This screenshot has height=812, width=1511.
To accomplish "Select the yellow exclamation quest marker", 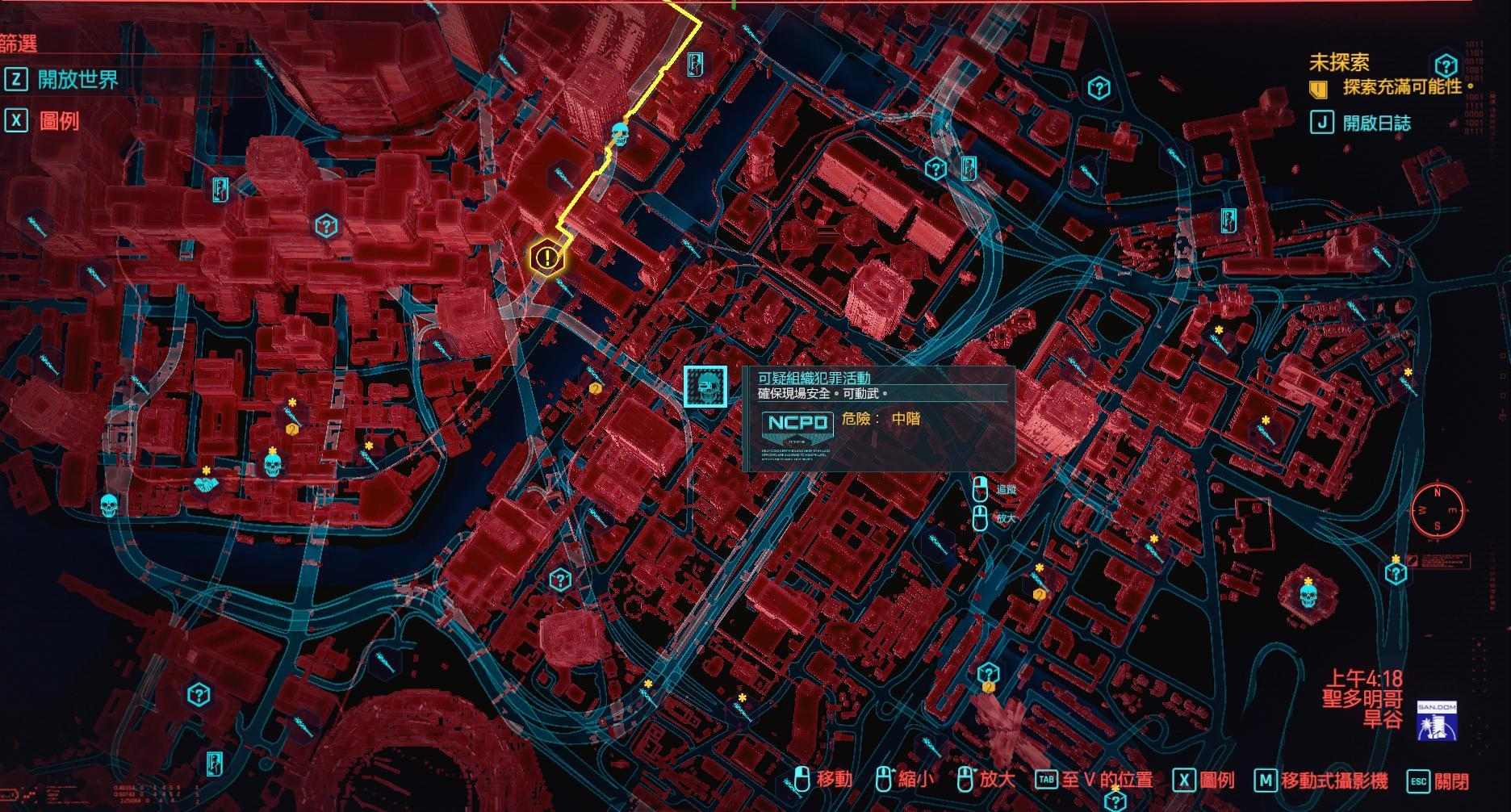I will pyautogui.click(x=547, y=258).
